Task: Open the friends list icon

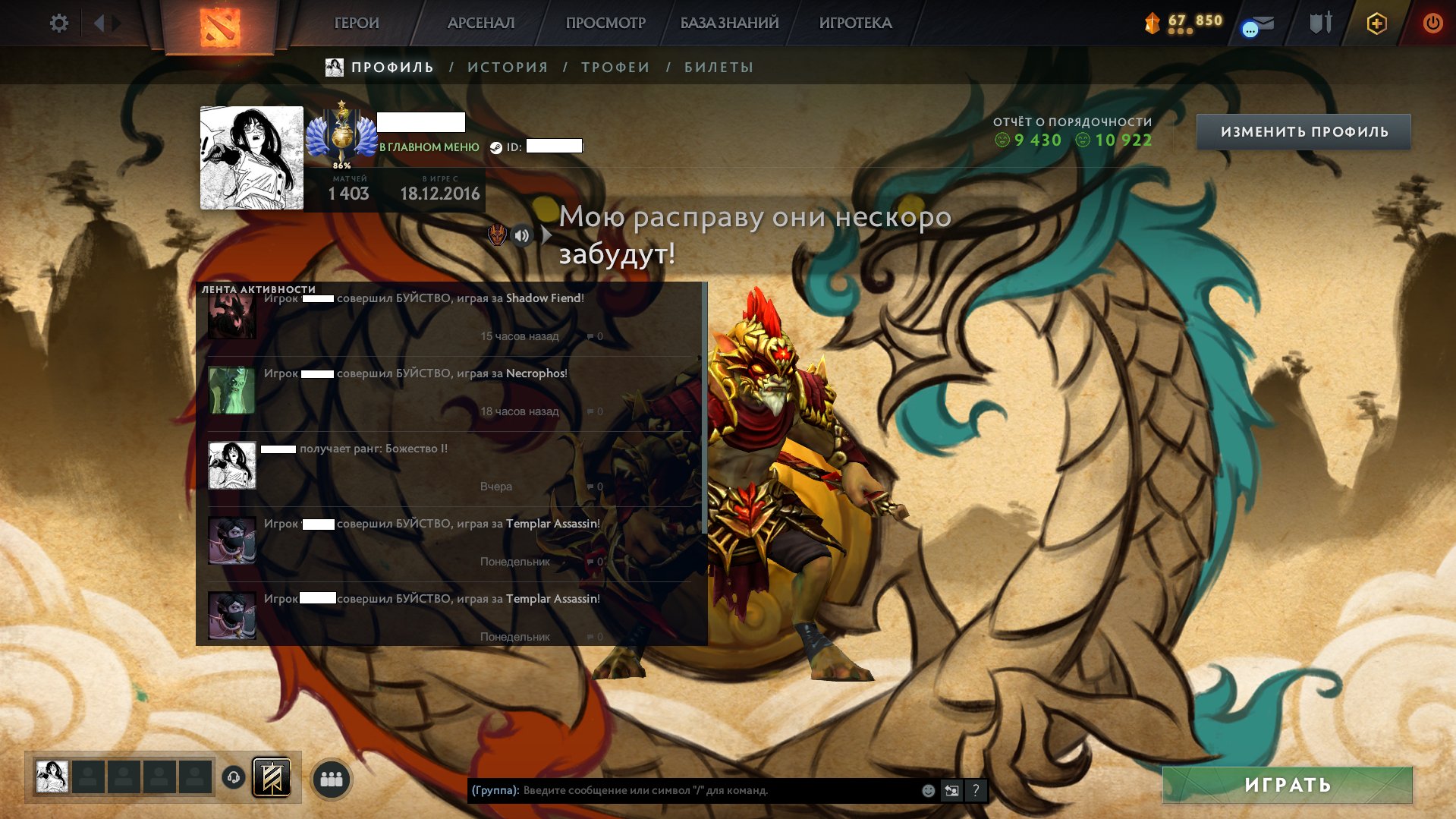Action: click(332, 778)
